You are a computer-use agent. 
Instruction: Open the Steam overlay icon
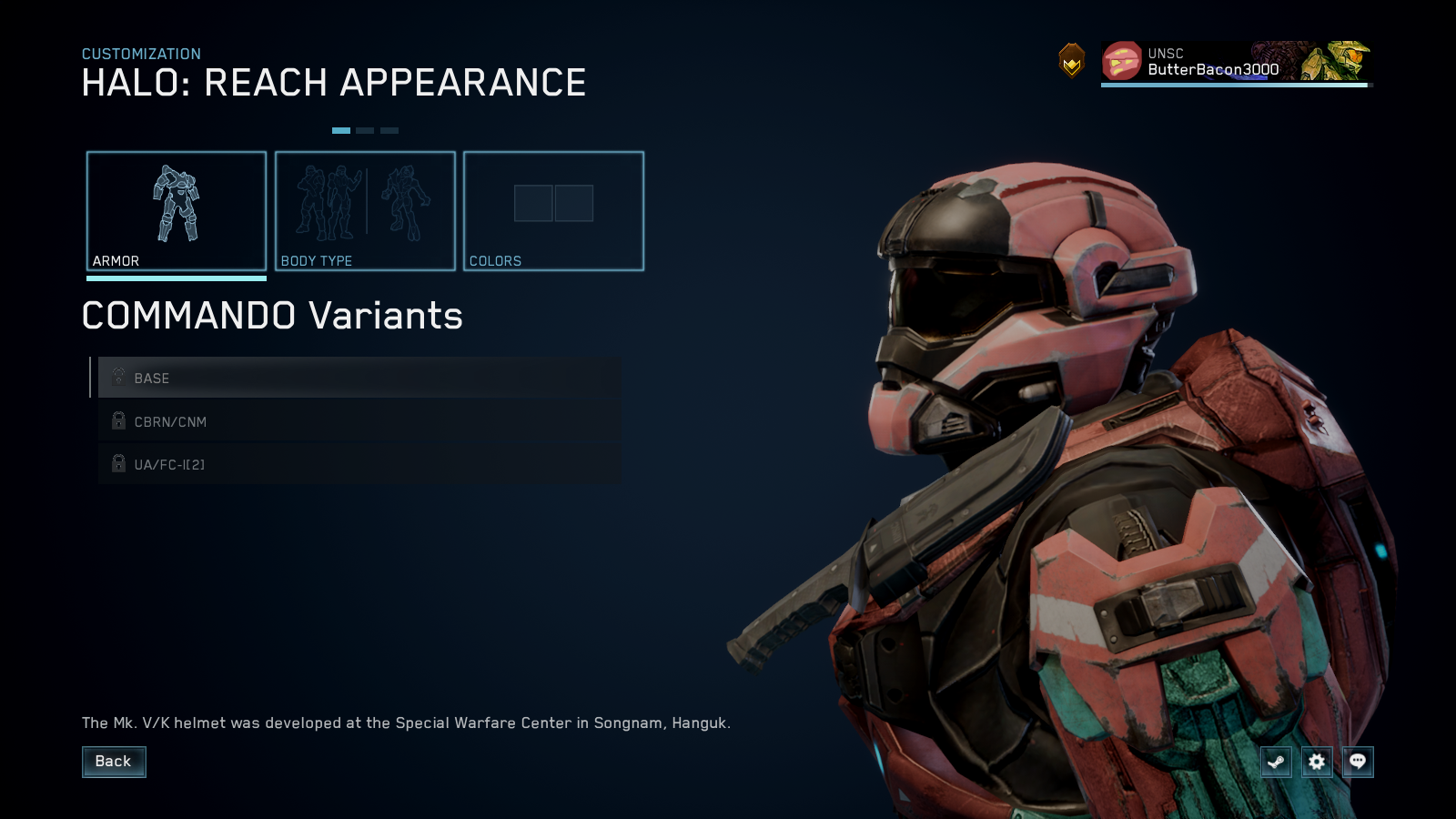[x=1276, y=763]
